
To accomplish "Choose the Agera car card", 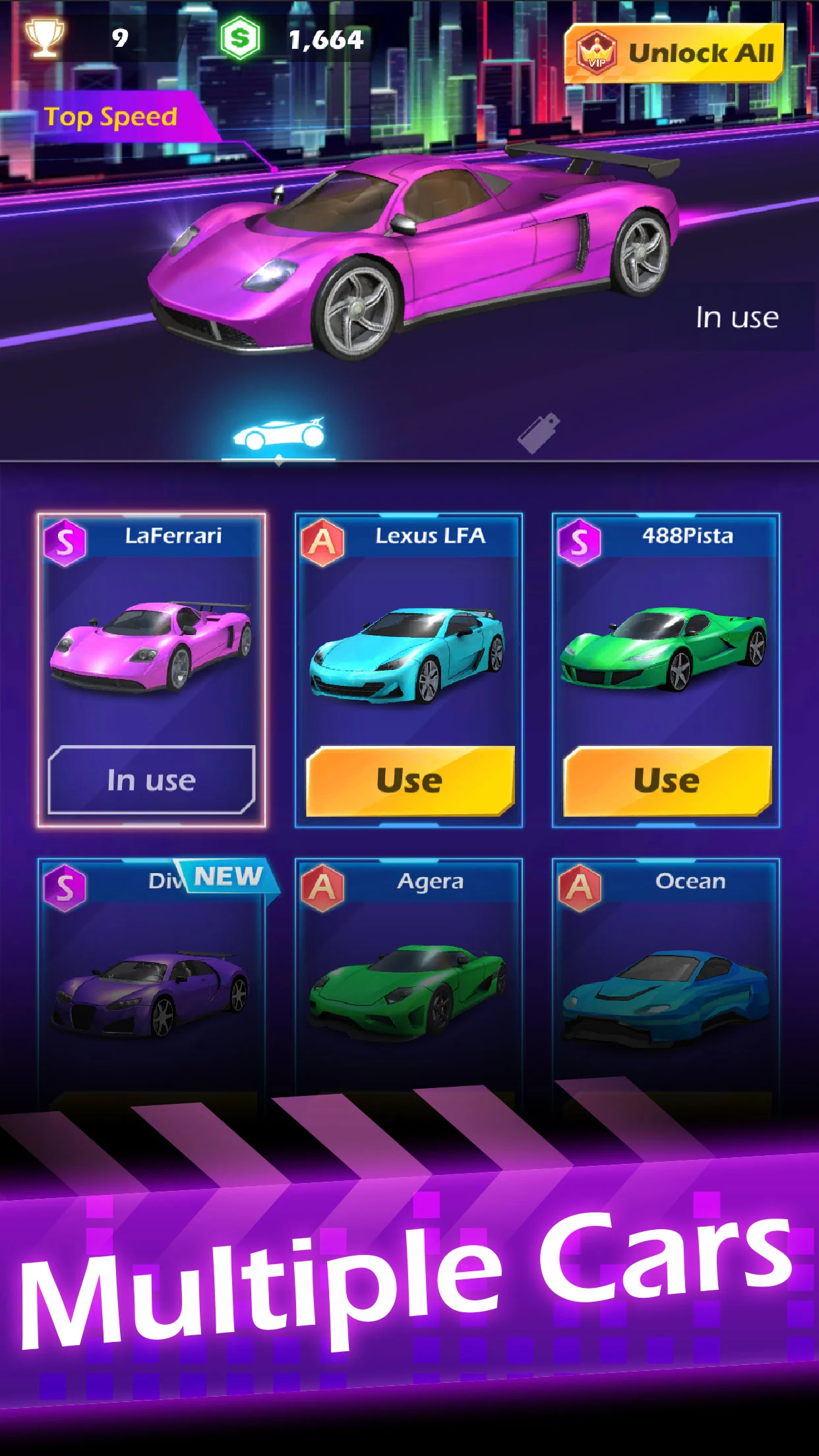I will [x=409, y=983].
